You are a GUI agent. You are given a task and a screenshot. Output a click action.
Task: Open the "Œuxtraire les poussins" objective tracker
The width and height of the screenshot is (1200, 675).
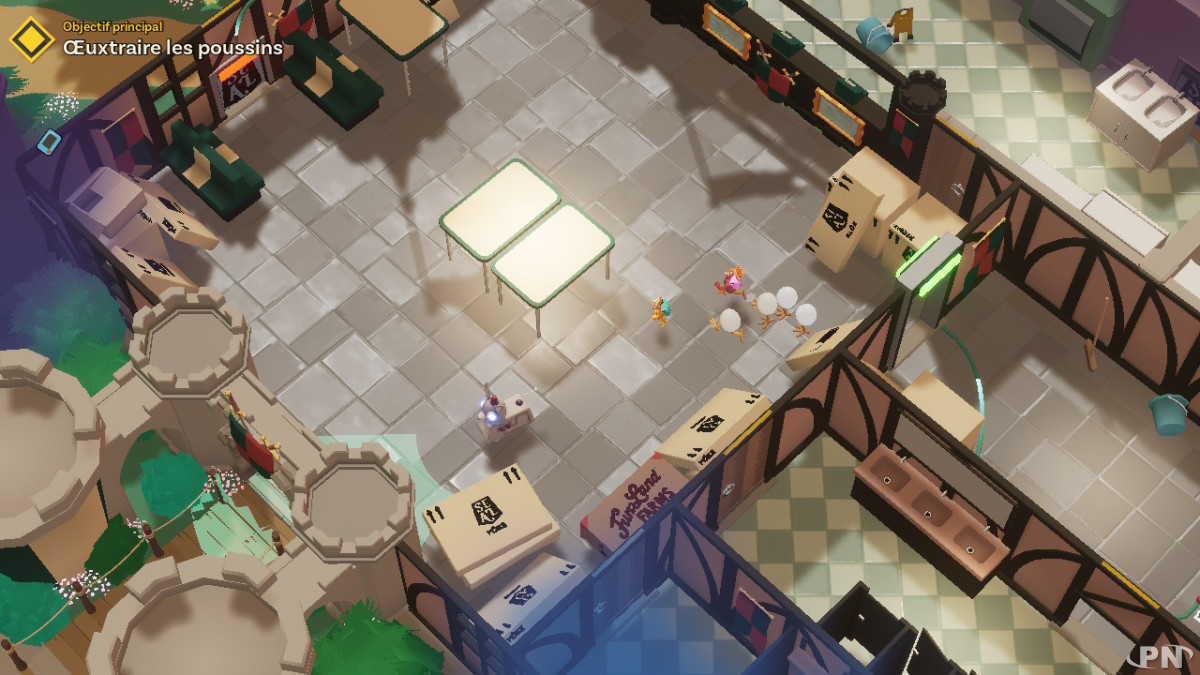[172, 47]
